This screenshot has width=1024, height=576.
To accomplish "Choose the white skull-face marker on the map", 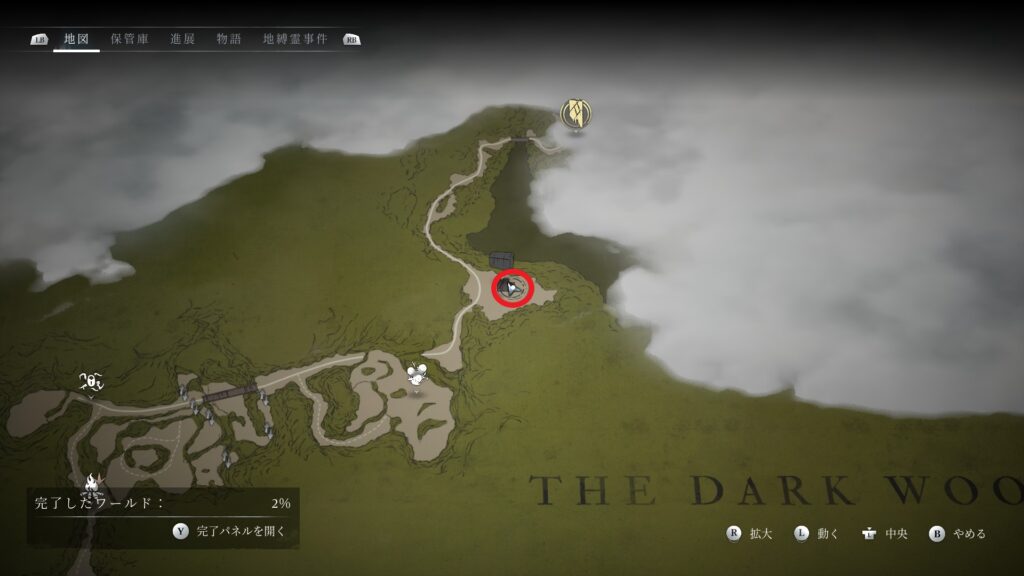I will (91, 380).
